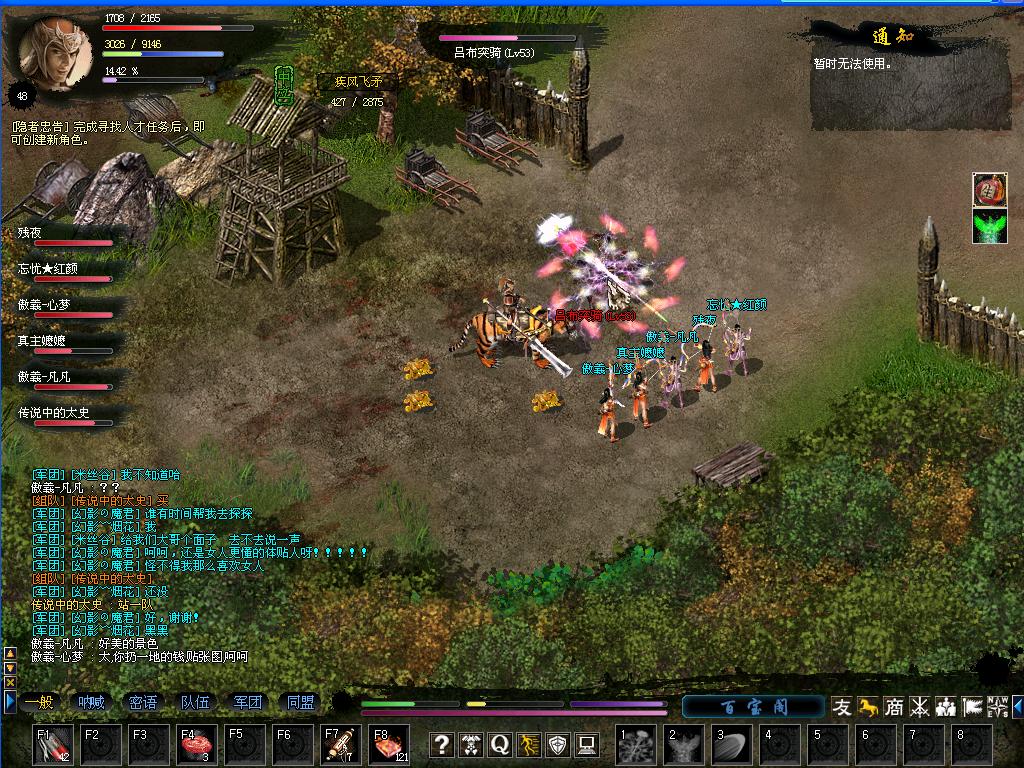The width and height of the screenshot is (1024, 768).
Task: Click the player portrait in top-left
Action: tap(55, 52)
